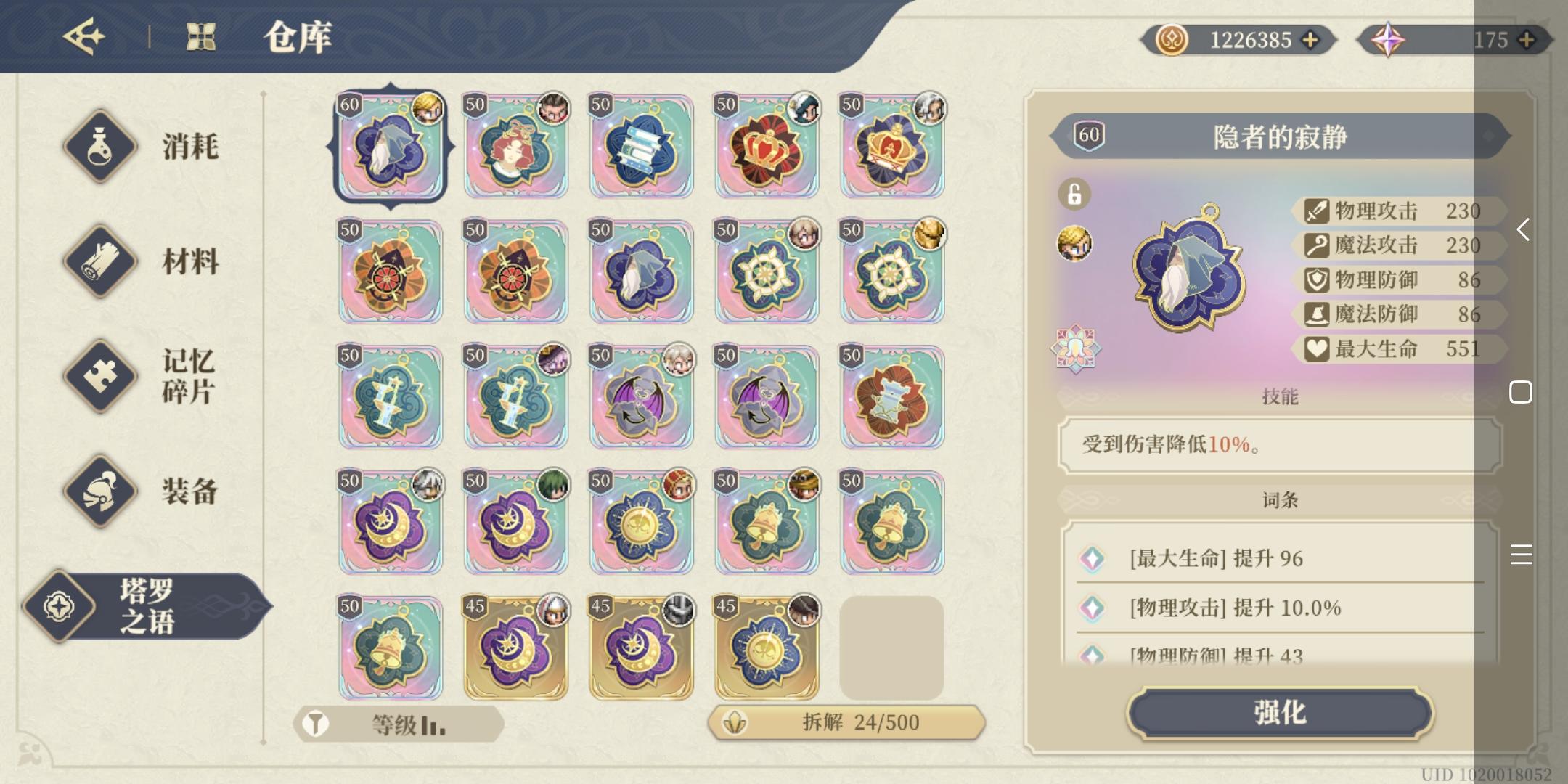This screenshot has height=784, width=1568.
Task: Open the 等级 sorting dropdown
Action: 403,723
